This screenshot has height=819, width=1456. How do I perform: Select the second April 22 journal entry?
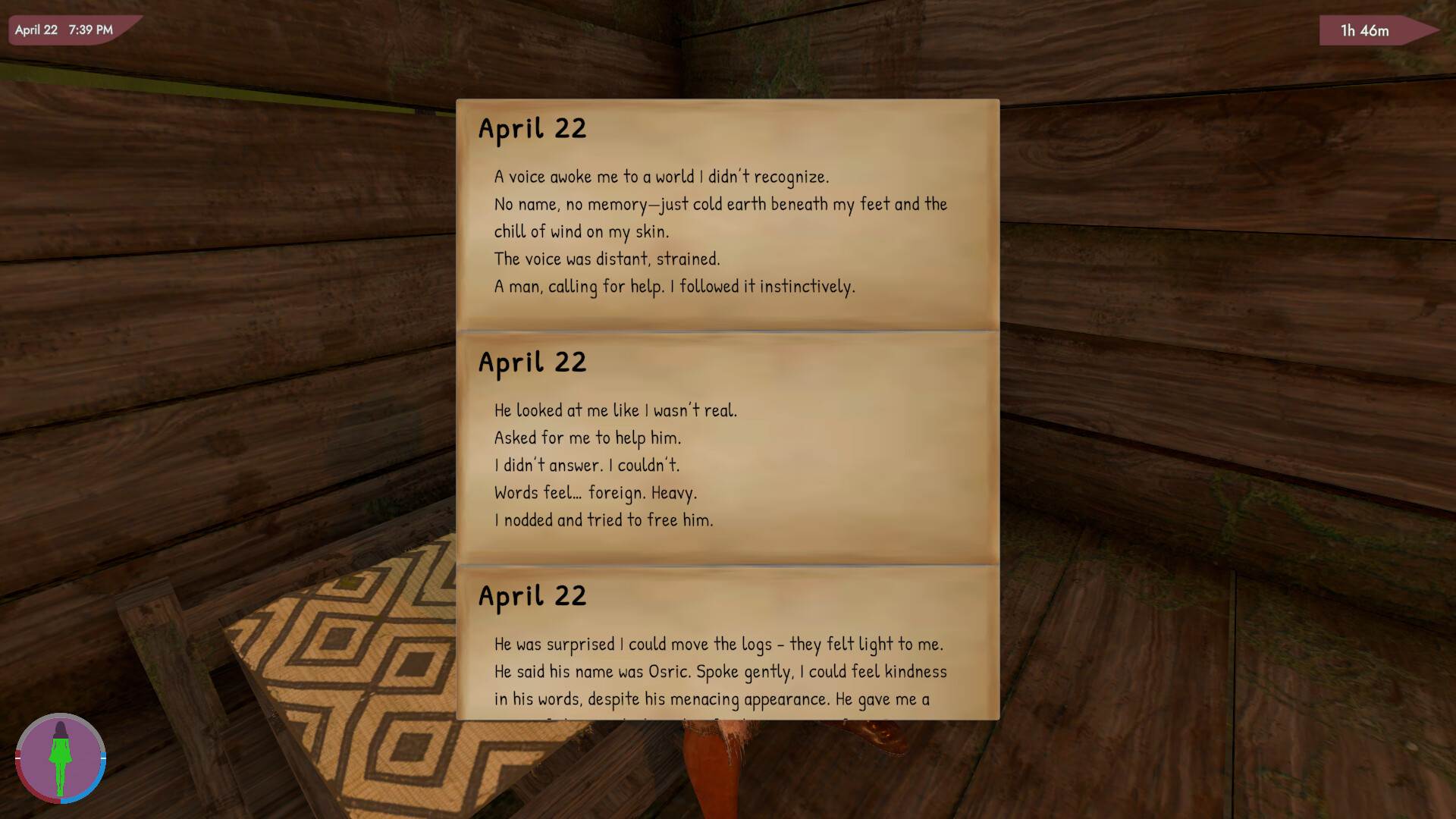click(x=726, y=447)
